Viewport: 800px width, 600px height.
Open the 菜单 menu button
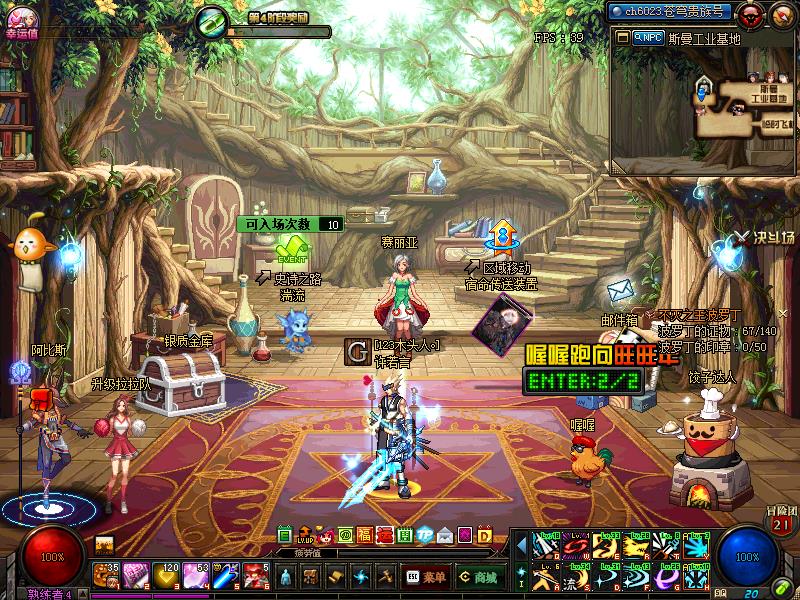tap(426, 576)
